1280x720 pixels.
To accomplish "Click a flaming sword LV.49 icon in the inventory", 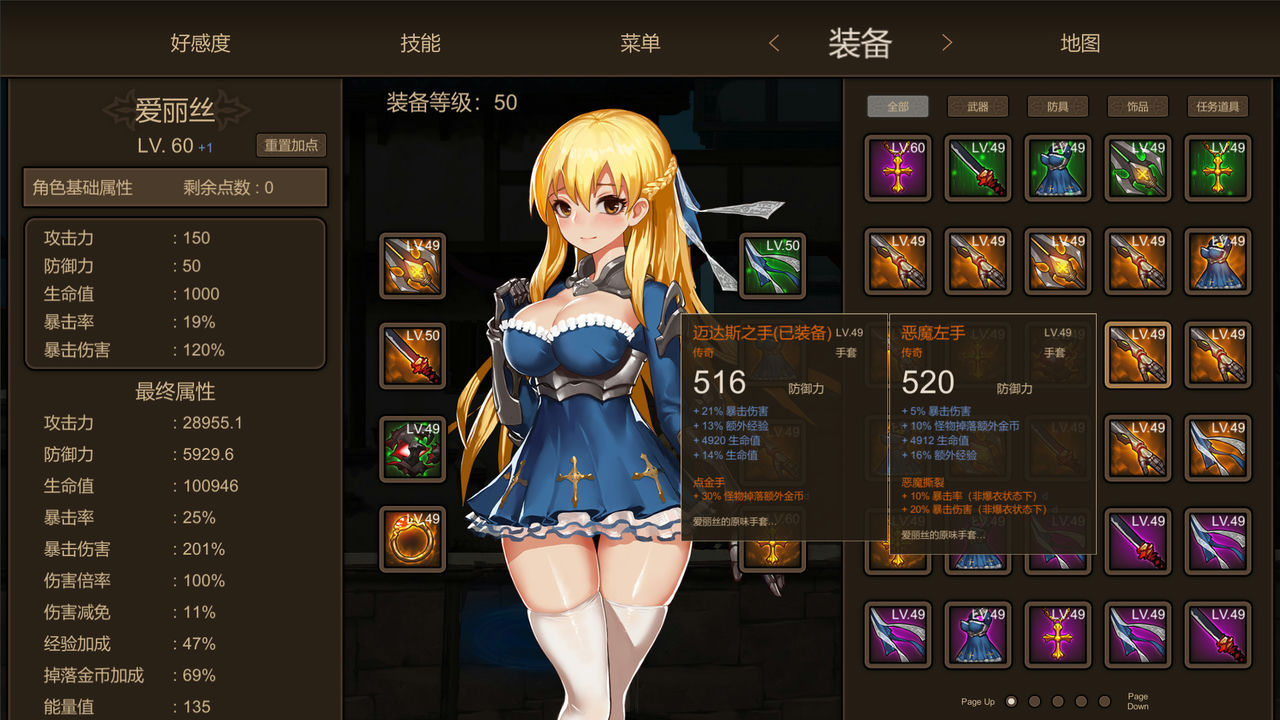I will 1057,261.
